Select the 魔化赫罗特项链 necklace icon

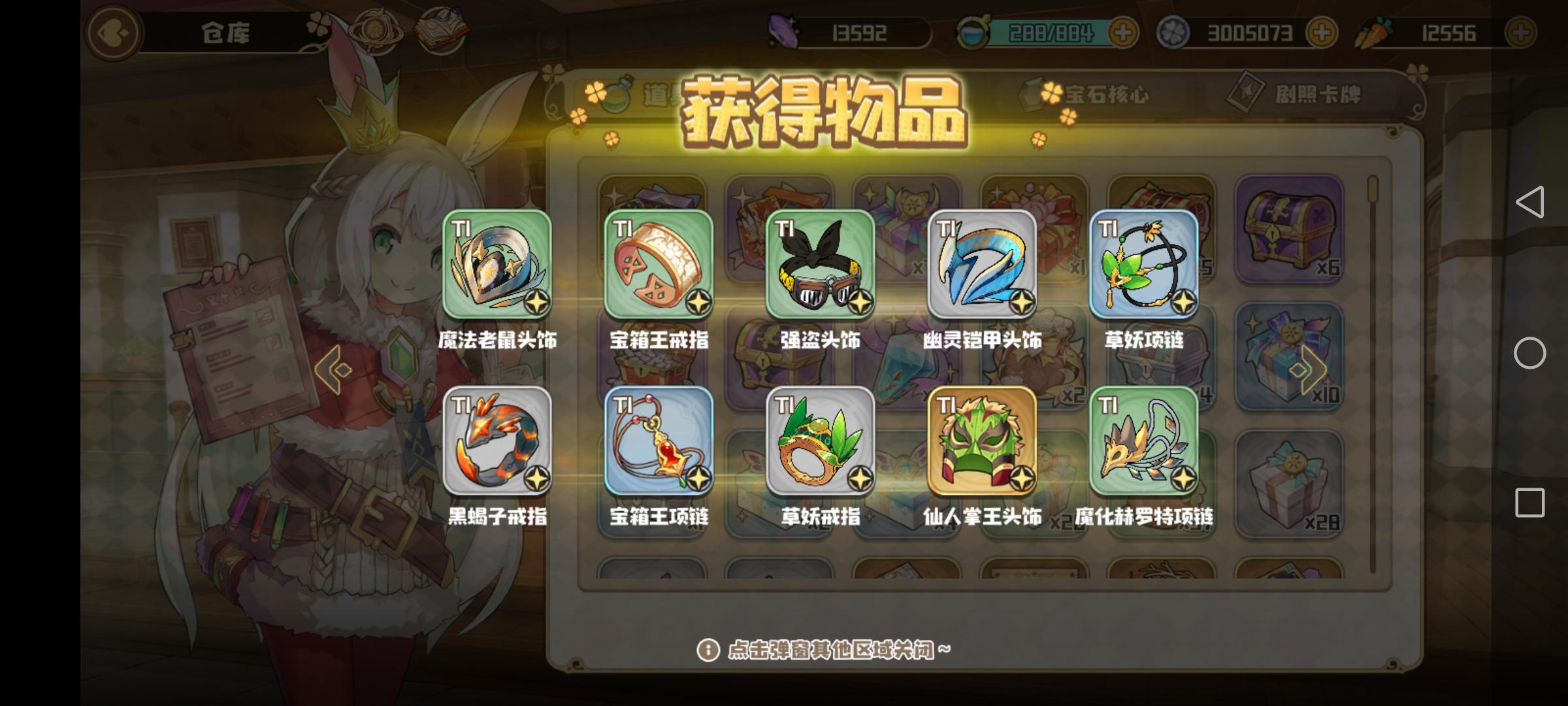(1145, 445)
